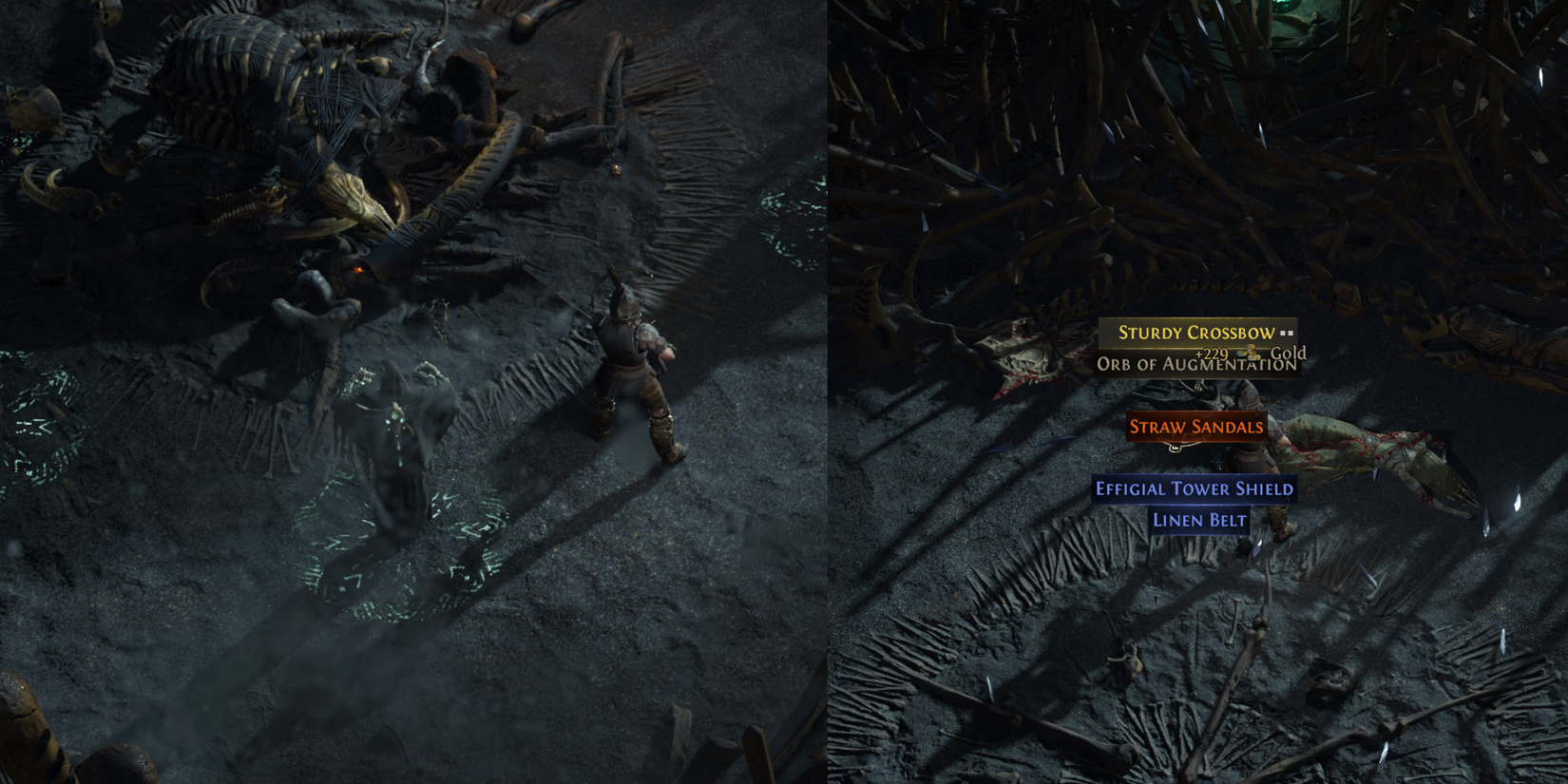
Task: Collect the Orb of Augmentation
Action: point(1195,364)
